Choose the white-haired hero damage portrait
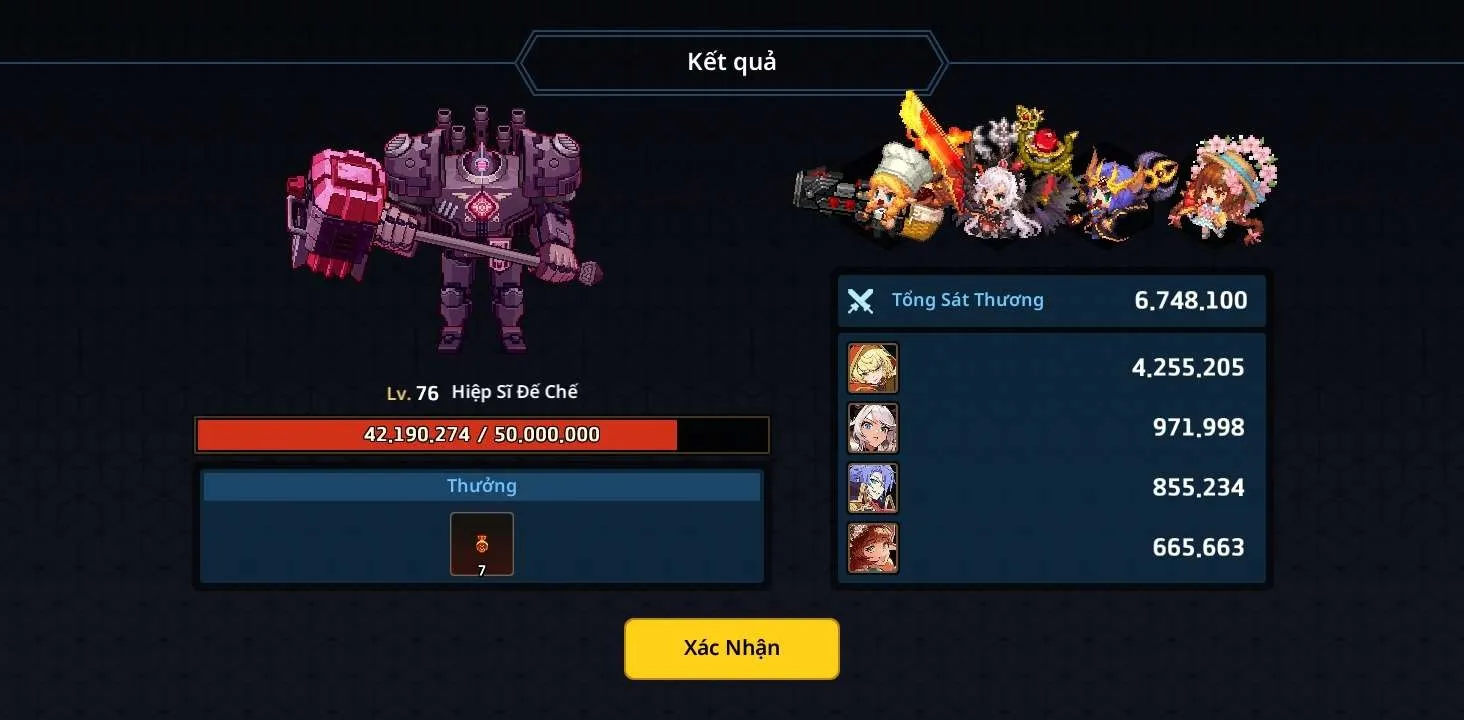Screen dimensions: 1464x720 coord(873,428)
